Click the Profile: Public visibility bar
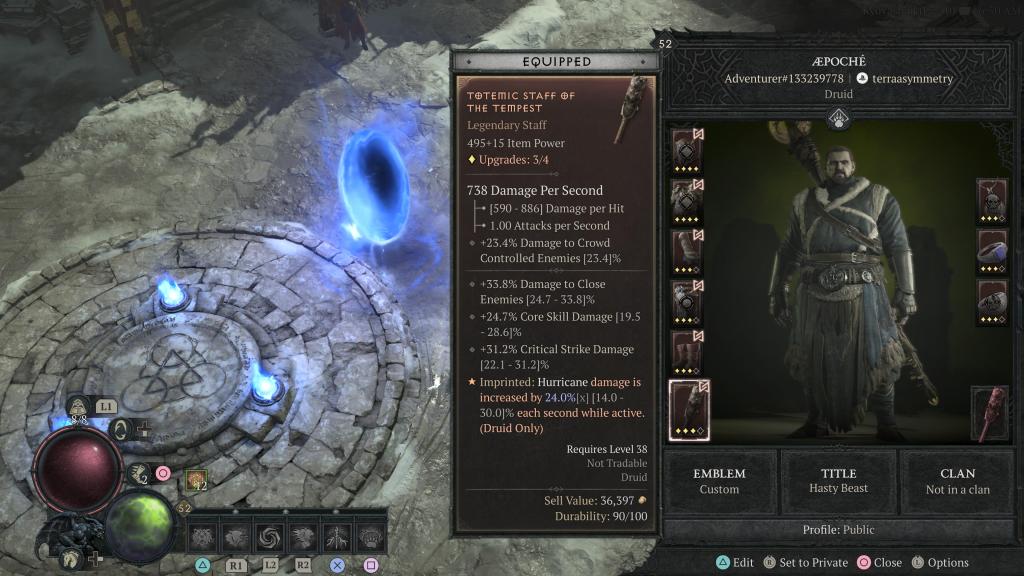 click(x=837, y=529)
